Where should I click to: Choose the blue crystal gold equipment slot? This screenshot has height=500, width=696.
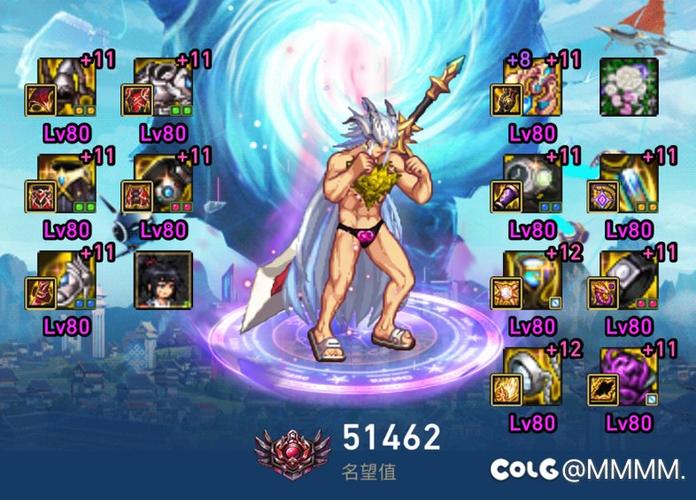(x=629, y=183)
